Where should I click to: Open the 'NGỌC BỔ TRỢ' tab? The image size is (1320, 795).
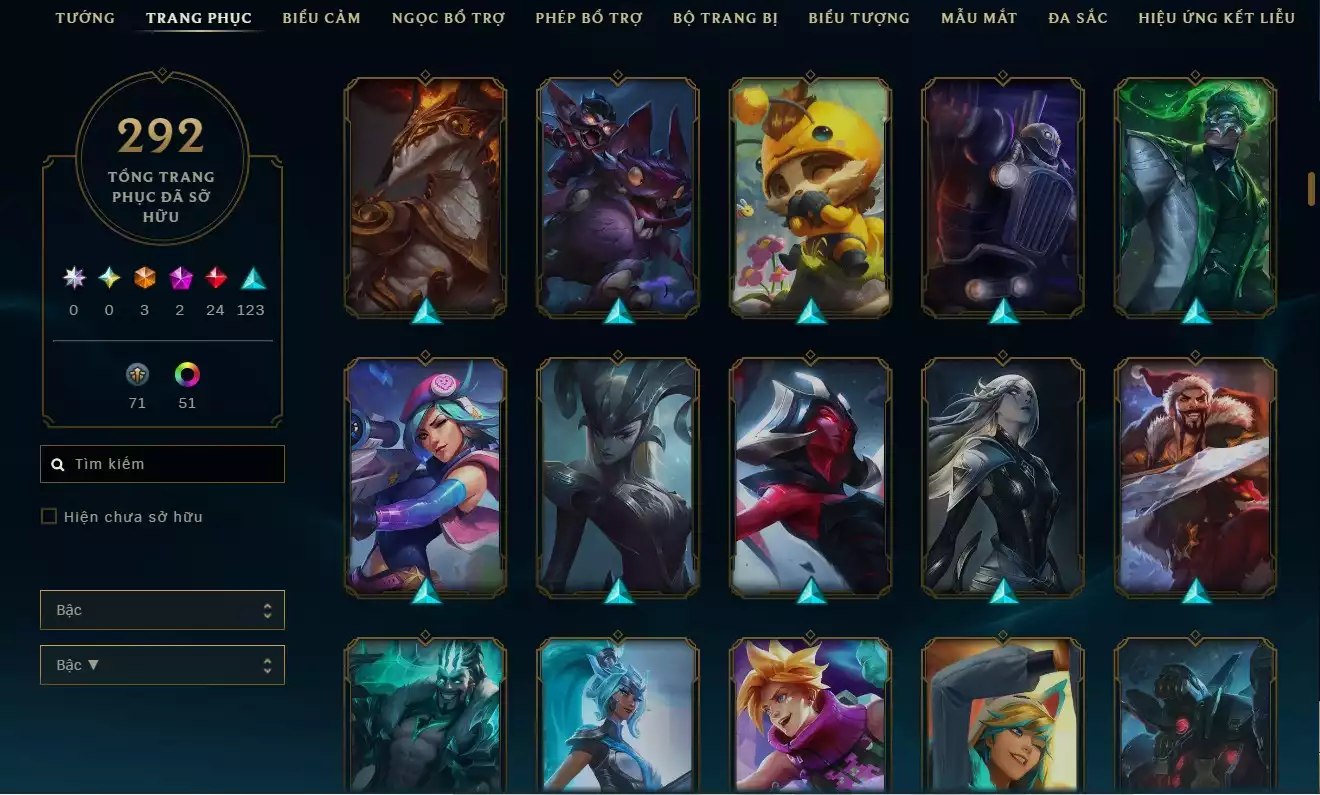447,17
